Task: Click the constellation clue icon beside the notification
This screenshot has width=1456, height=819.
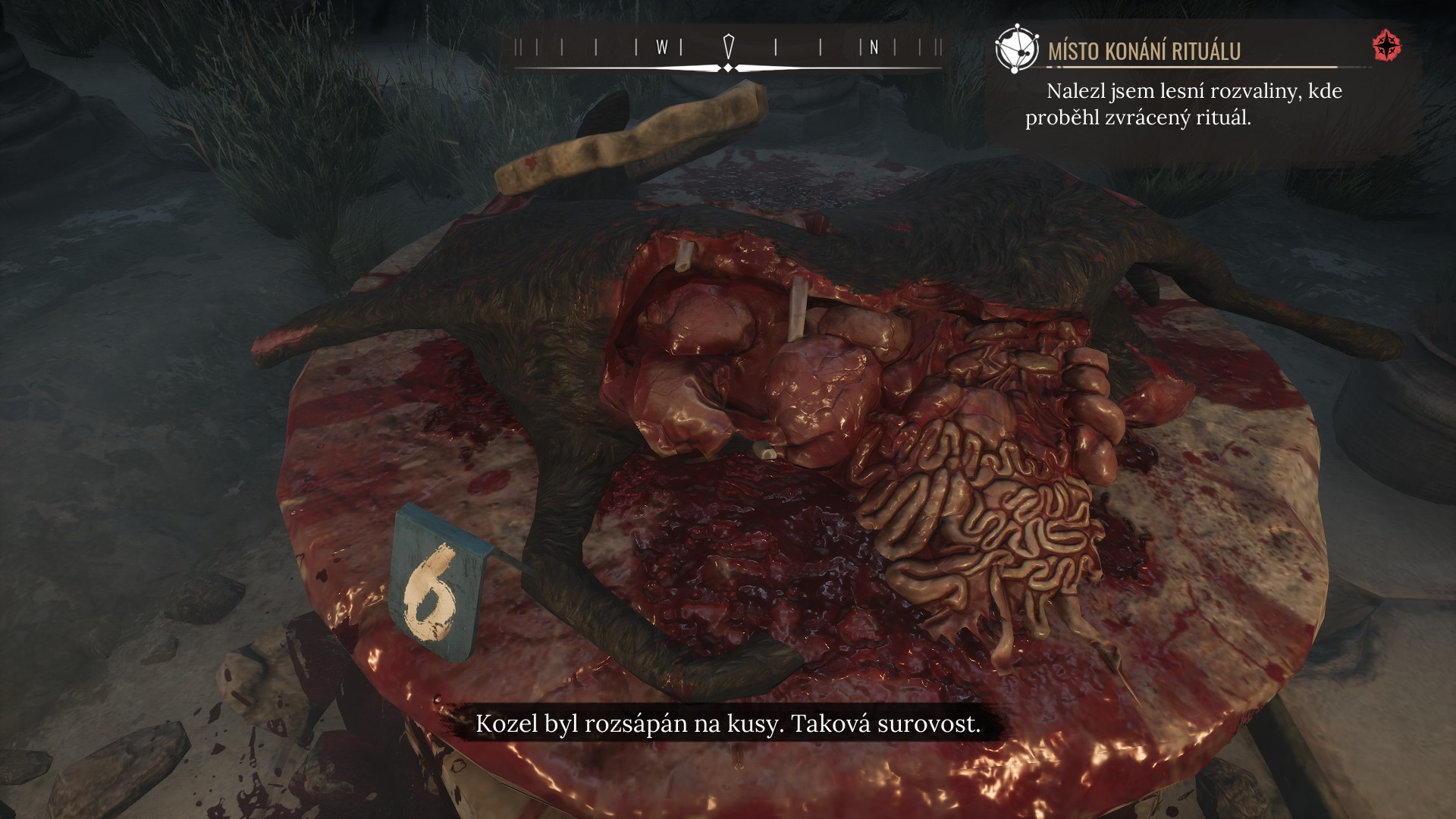Action: pos(1016,49)
